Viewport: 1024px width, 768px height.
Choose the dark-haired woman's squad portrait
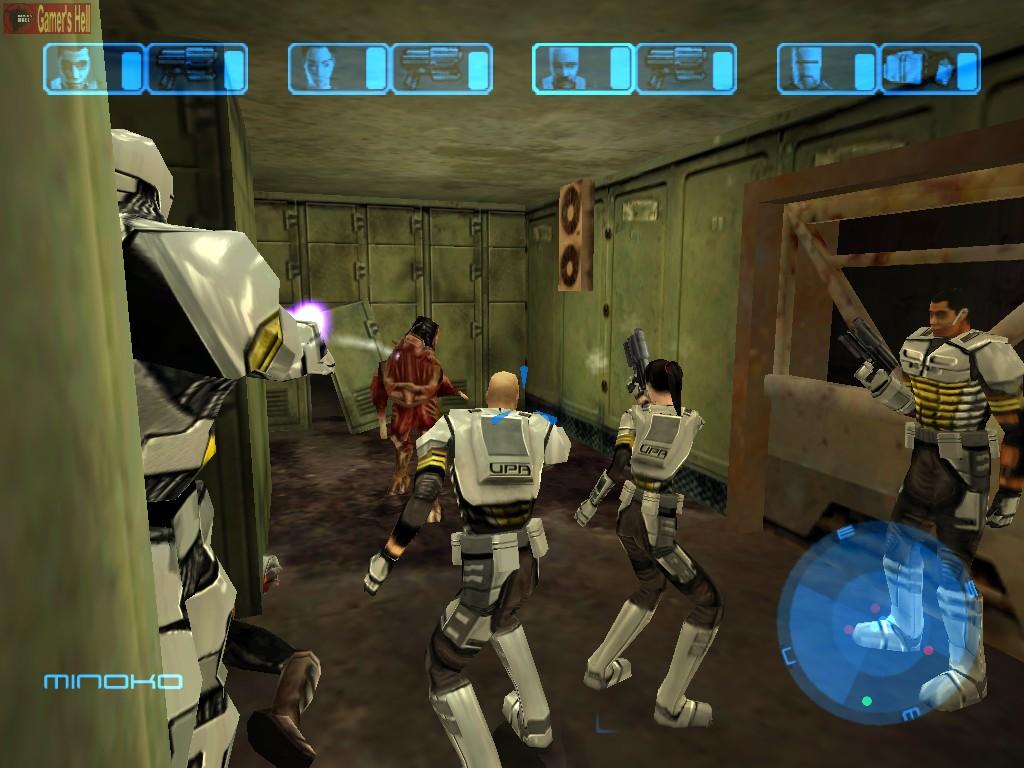(327, 68)
